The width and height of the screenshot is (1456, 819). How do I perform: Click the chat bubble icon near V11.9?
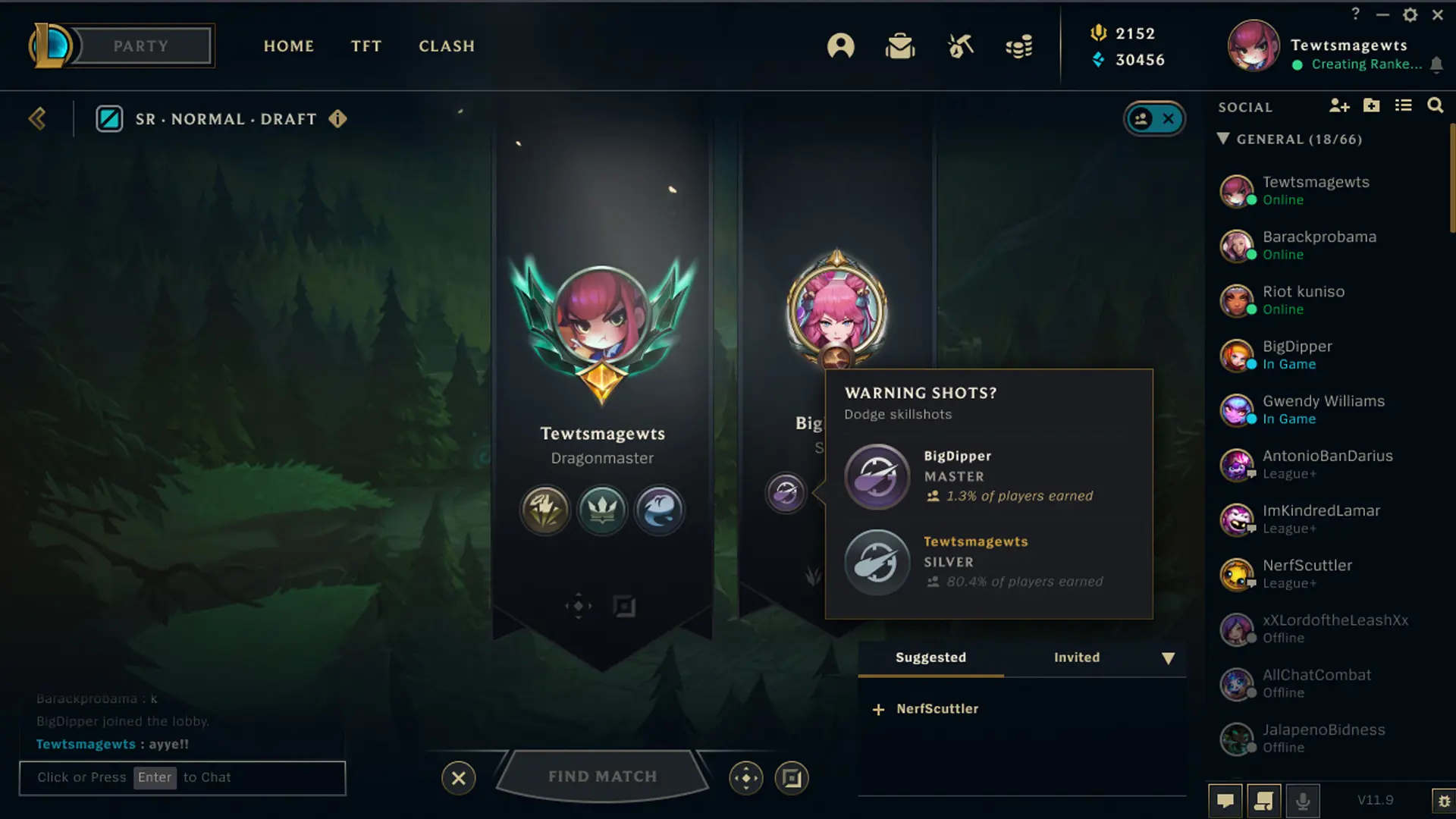tap(1225, 800)
